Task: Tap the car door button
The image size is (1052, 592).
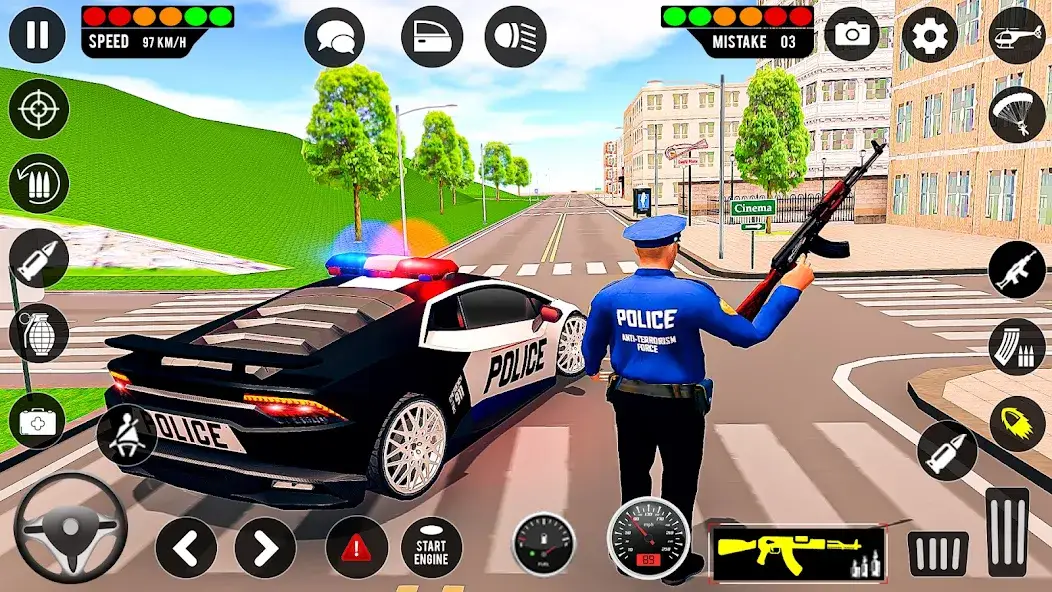Action: click(x=432, y=38)
